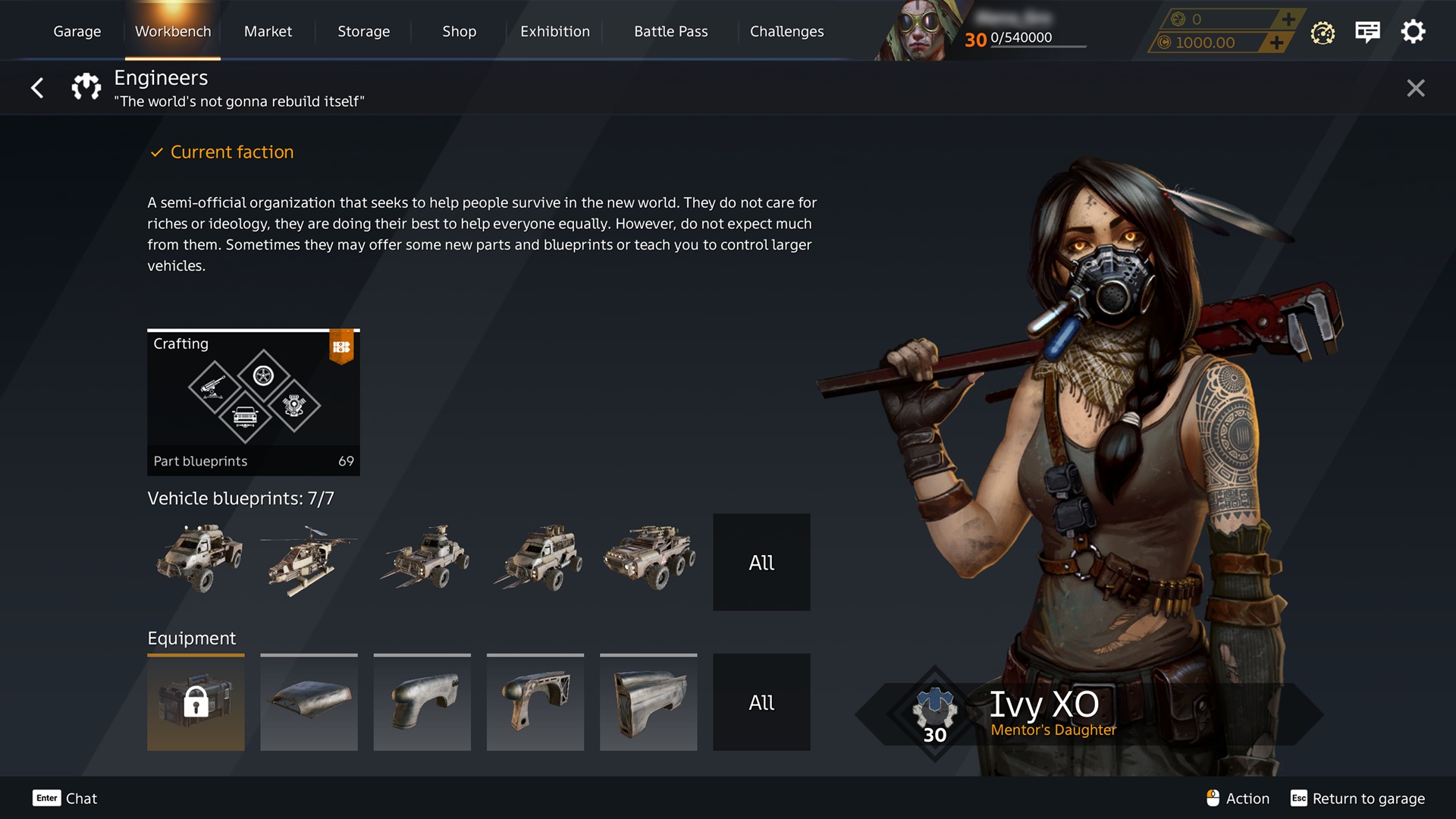Select the locked crate equipment slot

[196, 702]
